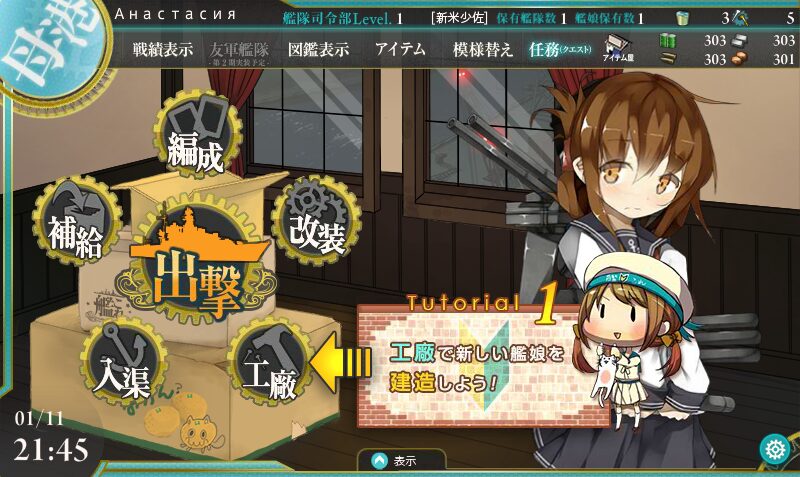Select 模様替え room redecoration
This screenshot has height=477, width=800.
(483, 50)
